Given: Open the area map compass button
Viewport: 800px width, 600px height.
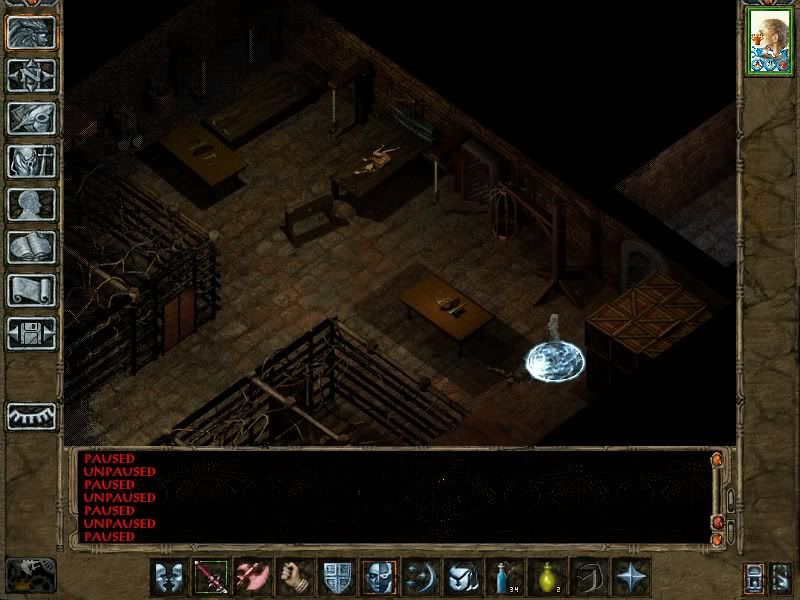Looking at the screenshot, I should pos(32,75).
